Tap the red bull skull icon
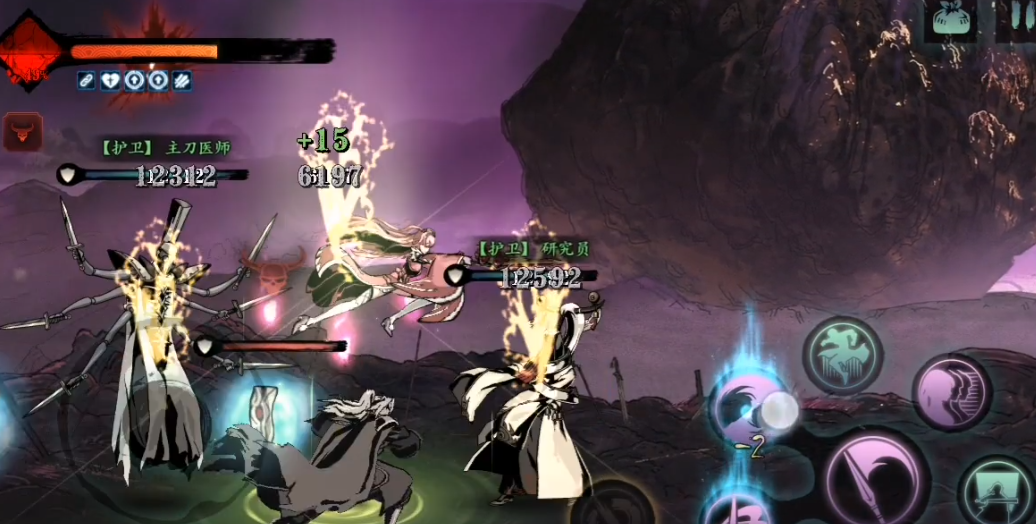Image resolution: width=1036 pixels, height=524 pixels. point(22,131)
